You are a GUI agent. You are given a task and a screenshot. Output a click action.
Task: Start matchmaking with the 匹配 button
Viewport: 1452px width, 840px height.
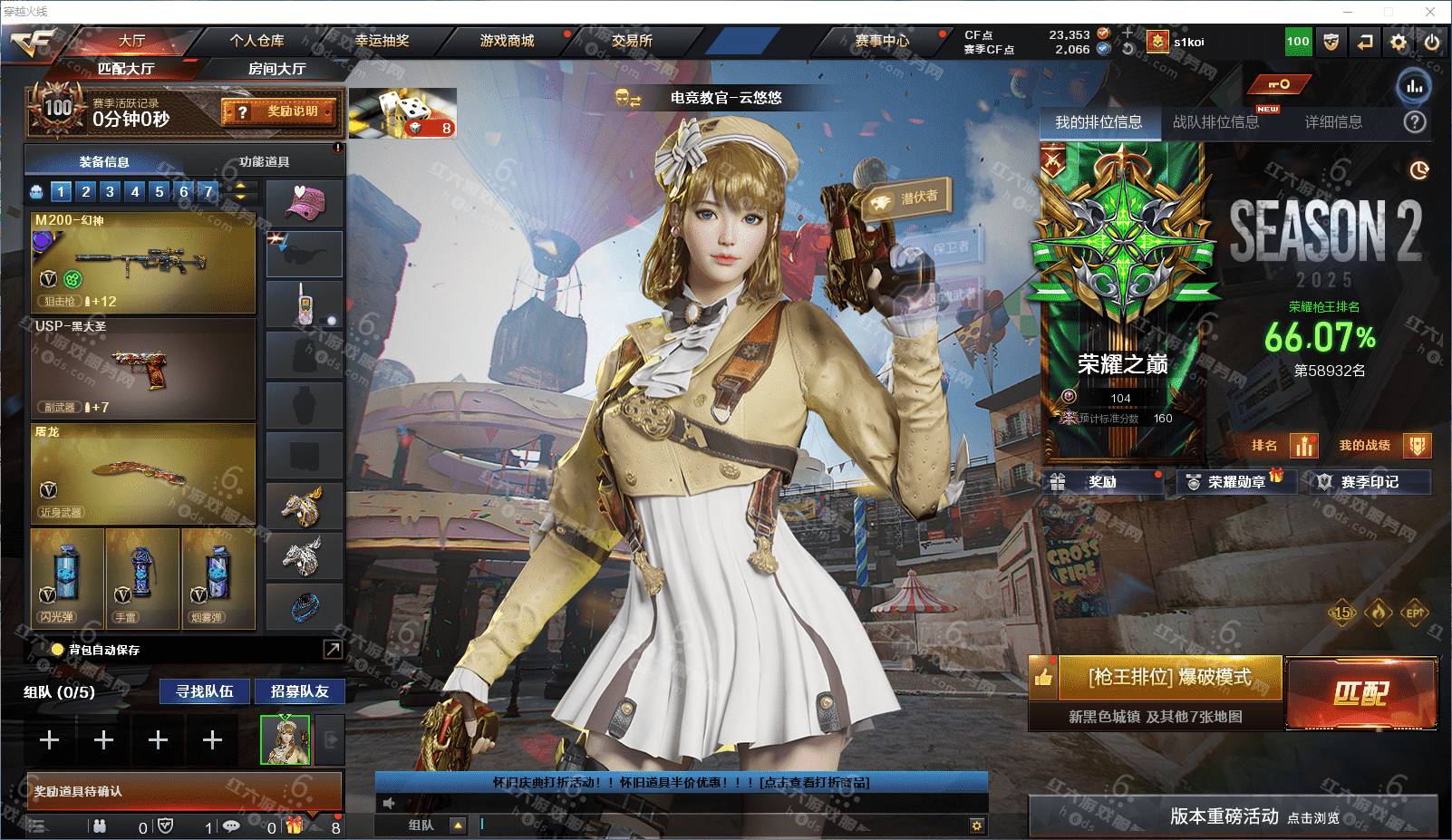[1360, 693]
